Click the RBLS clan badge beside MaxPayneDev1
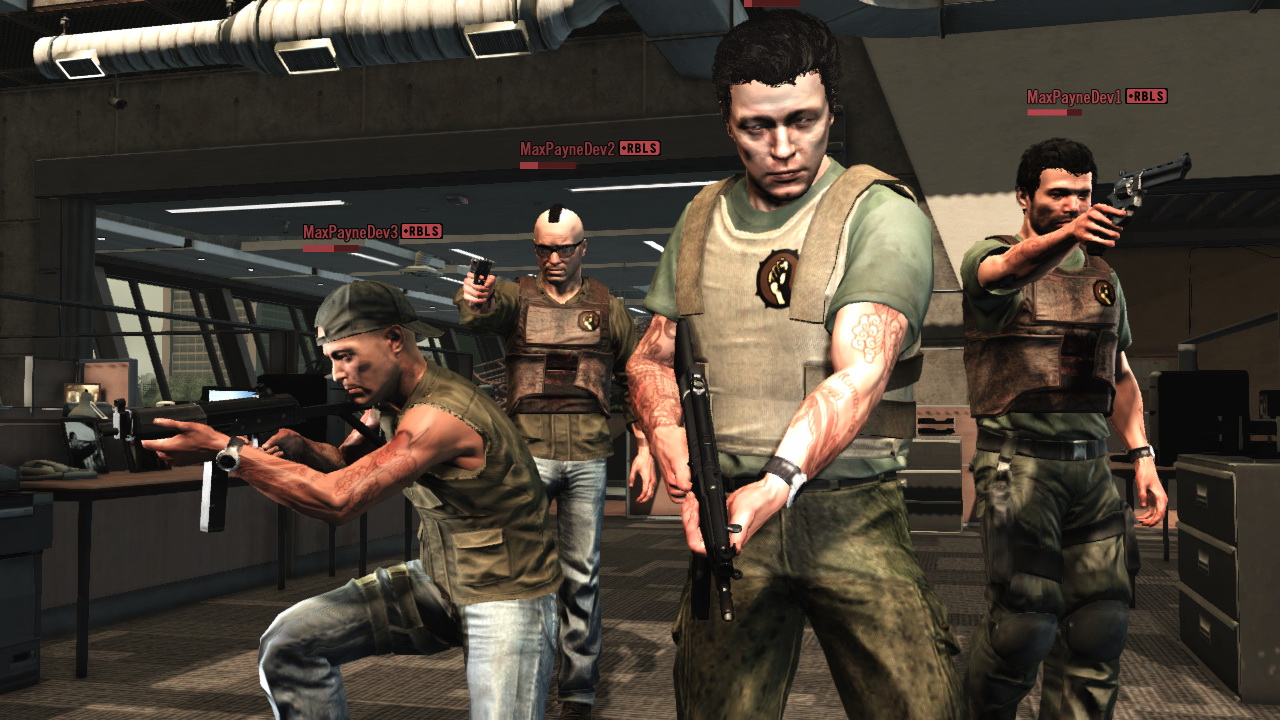 1145,98
